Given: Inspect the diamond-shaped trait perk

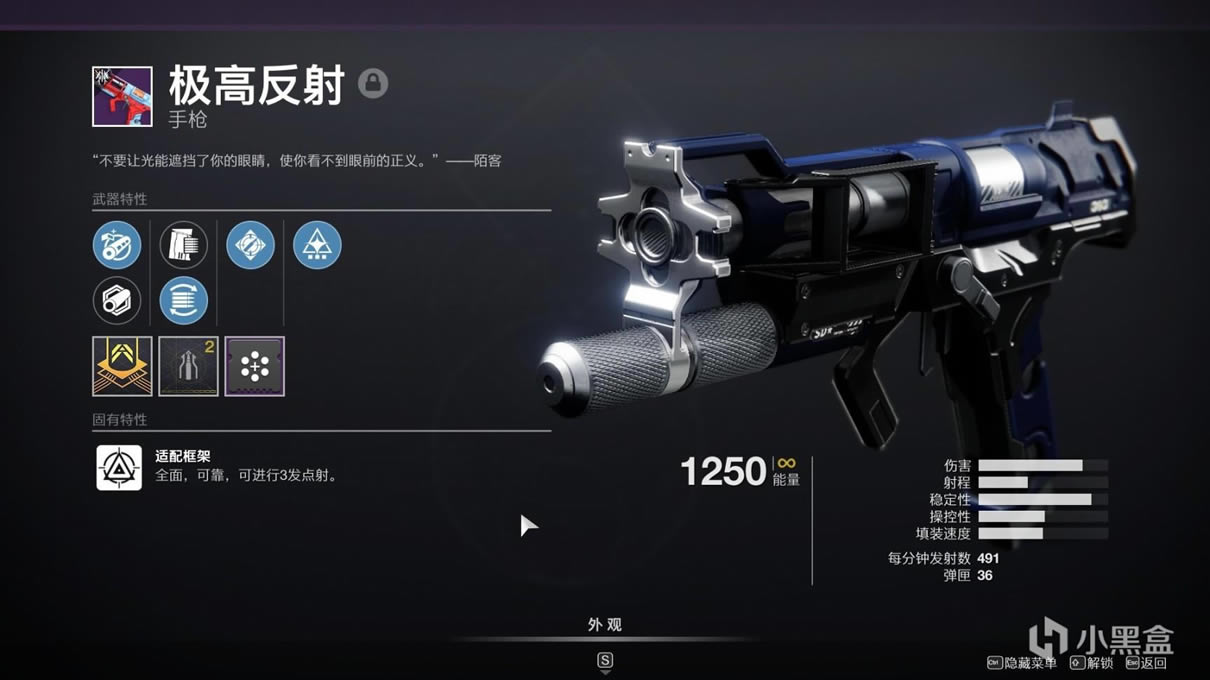Looking at the screenshot, I should tap(250, 245).
